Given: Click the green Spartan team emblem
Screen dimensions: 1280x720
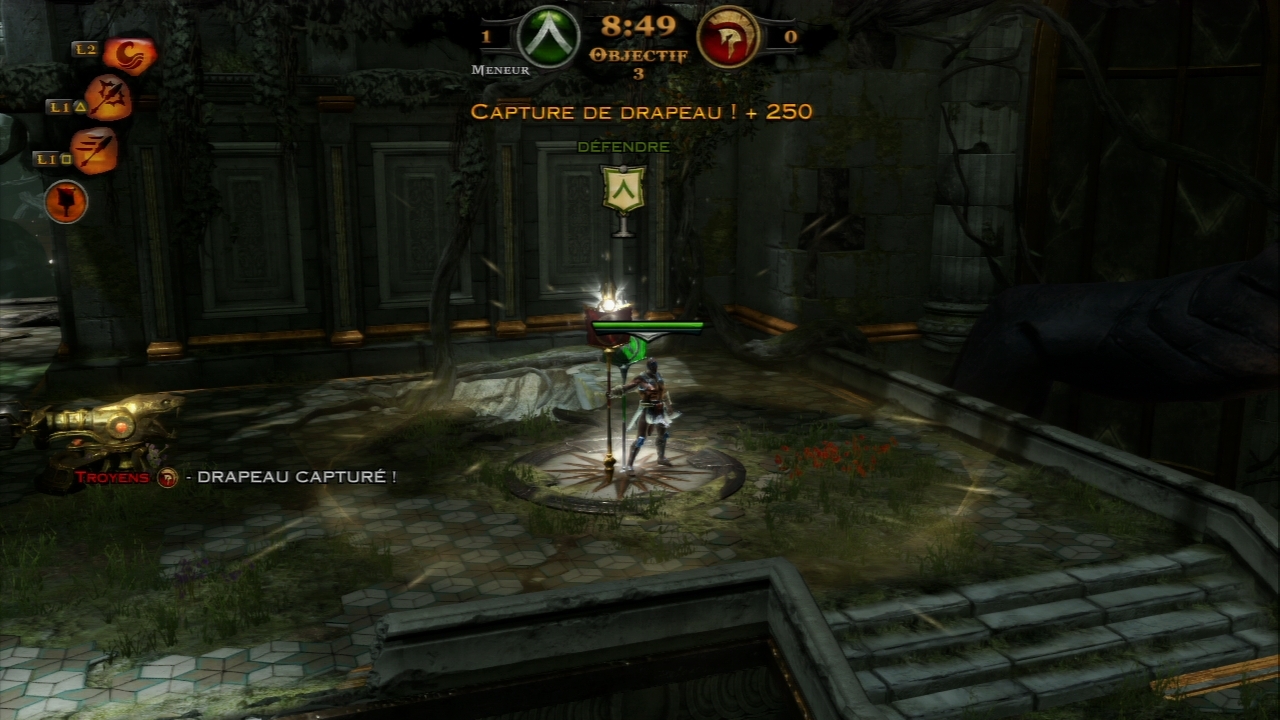Looking at the screenshot, I should (547, 38).
